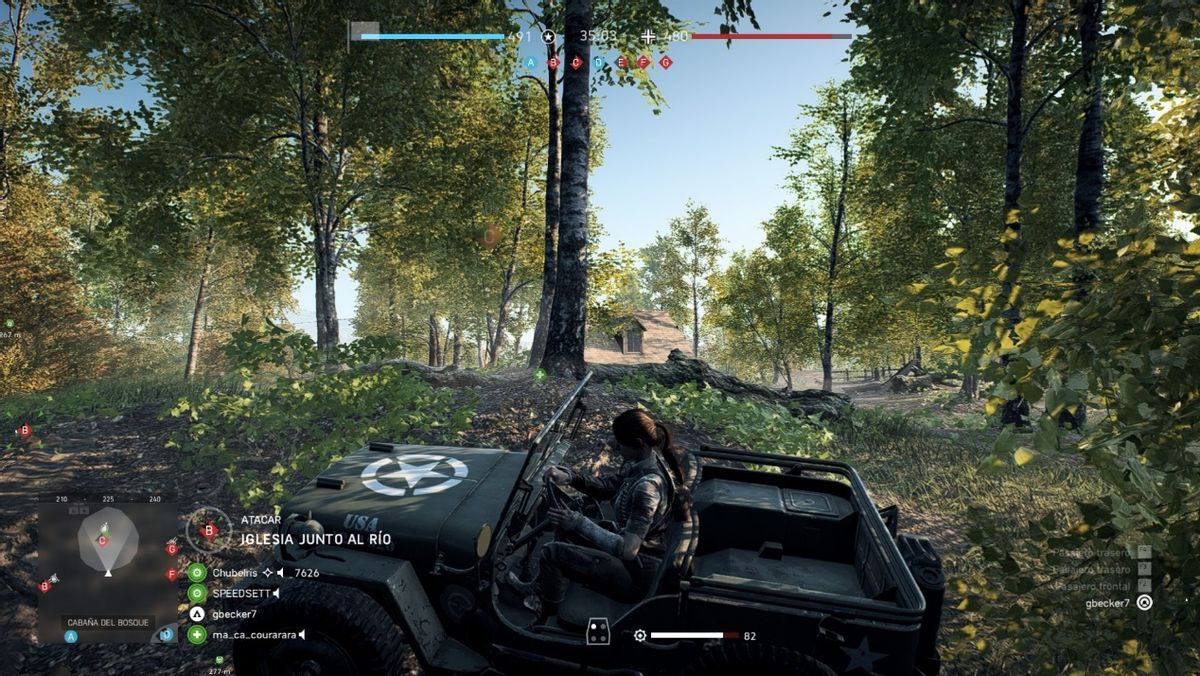Image resolution: width=1200 pixels, height=676 pixels.
Task: Click the allied star team emblem
Action: (548, 37)
